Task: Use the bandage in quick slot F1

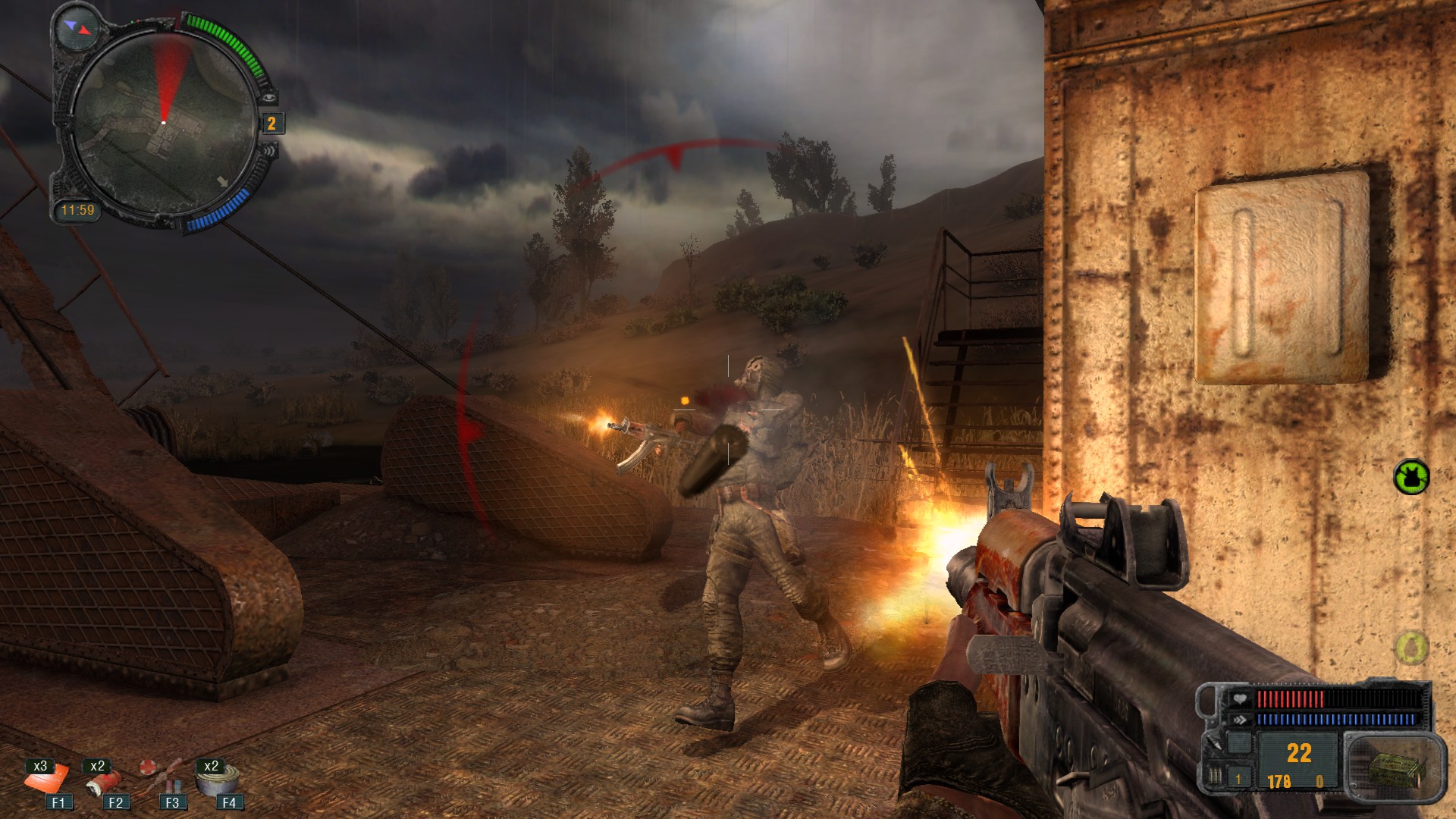Action: coord(48,780)
